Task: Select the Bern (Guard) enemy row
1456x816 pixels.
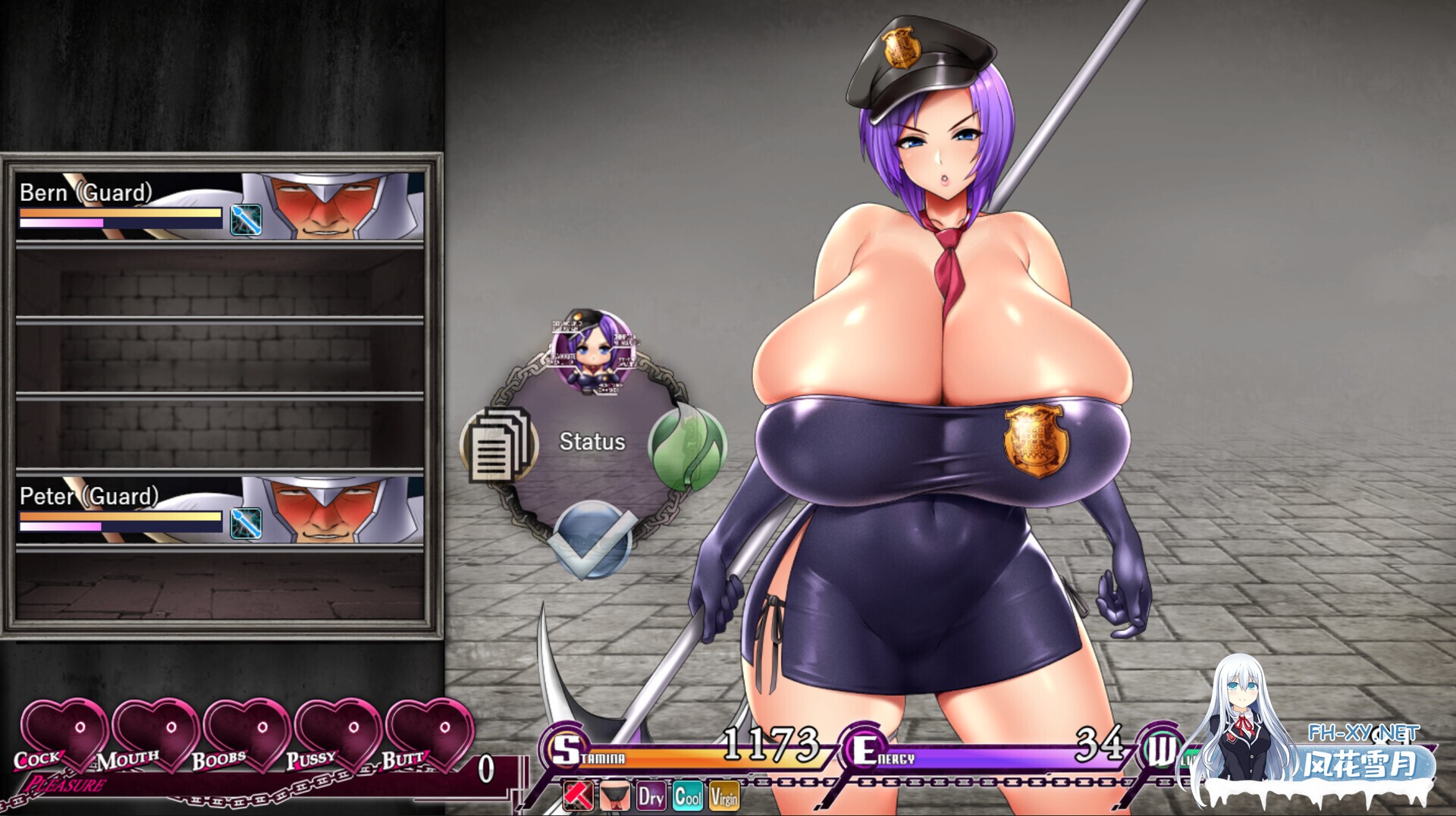Action: point(220,206)
